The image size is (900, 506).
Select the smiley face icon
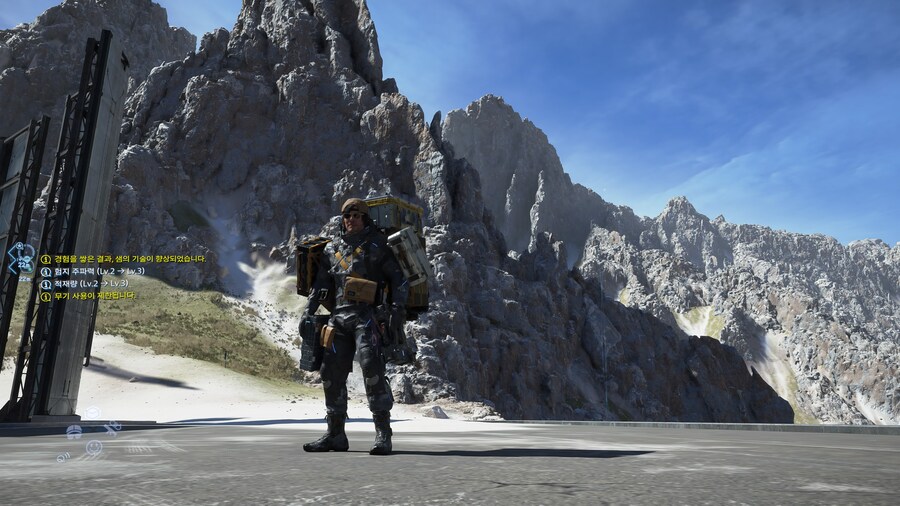[94, 447]
